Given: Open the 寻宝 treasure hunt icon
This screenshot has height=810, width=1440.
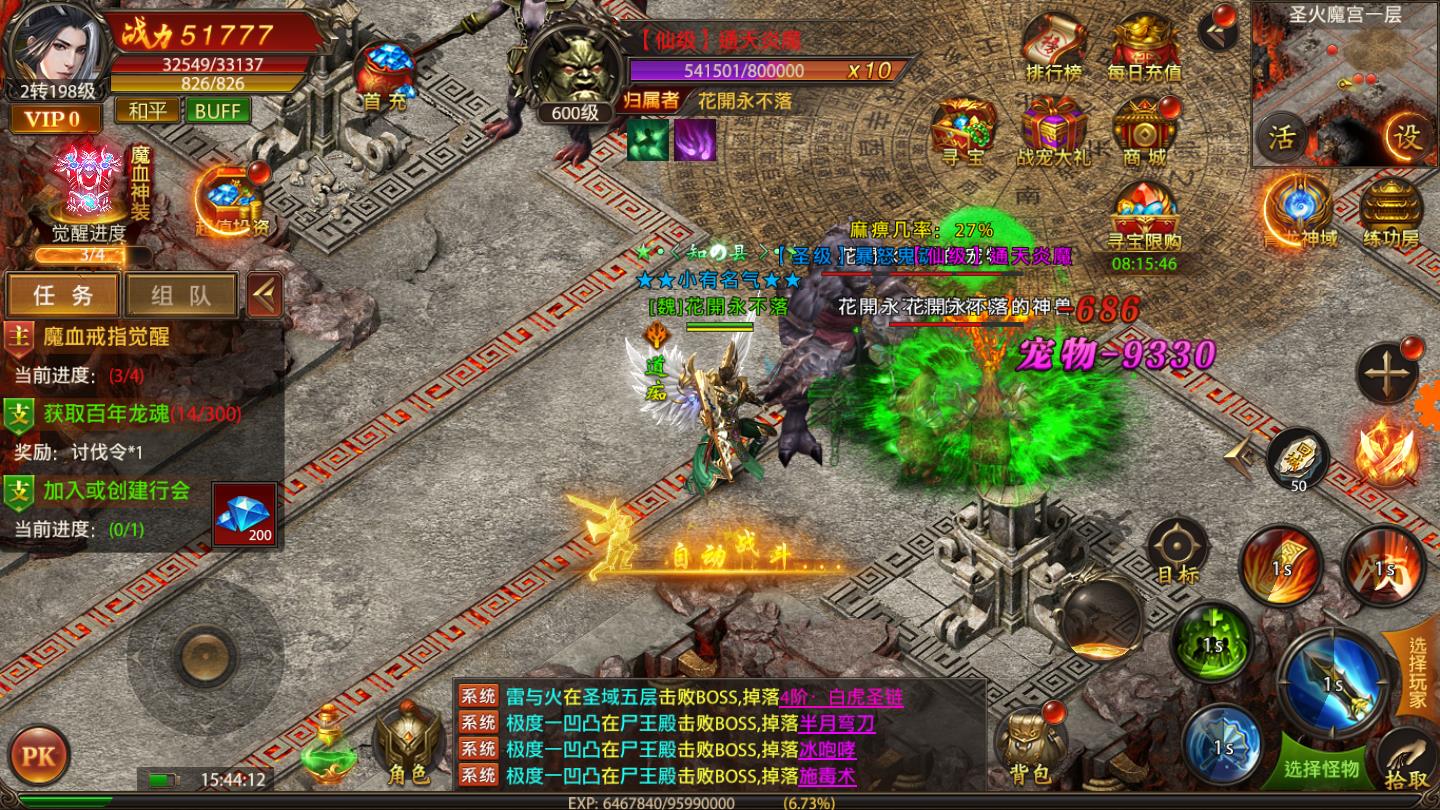Looking at the screenshot, I should pyautogui.click(x=963, y=133).
